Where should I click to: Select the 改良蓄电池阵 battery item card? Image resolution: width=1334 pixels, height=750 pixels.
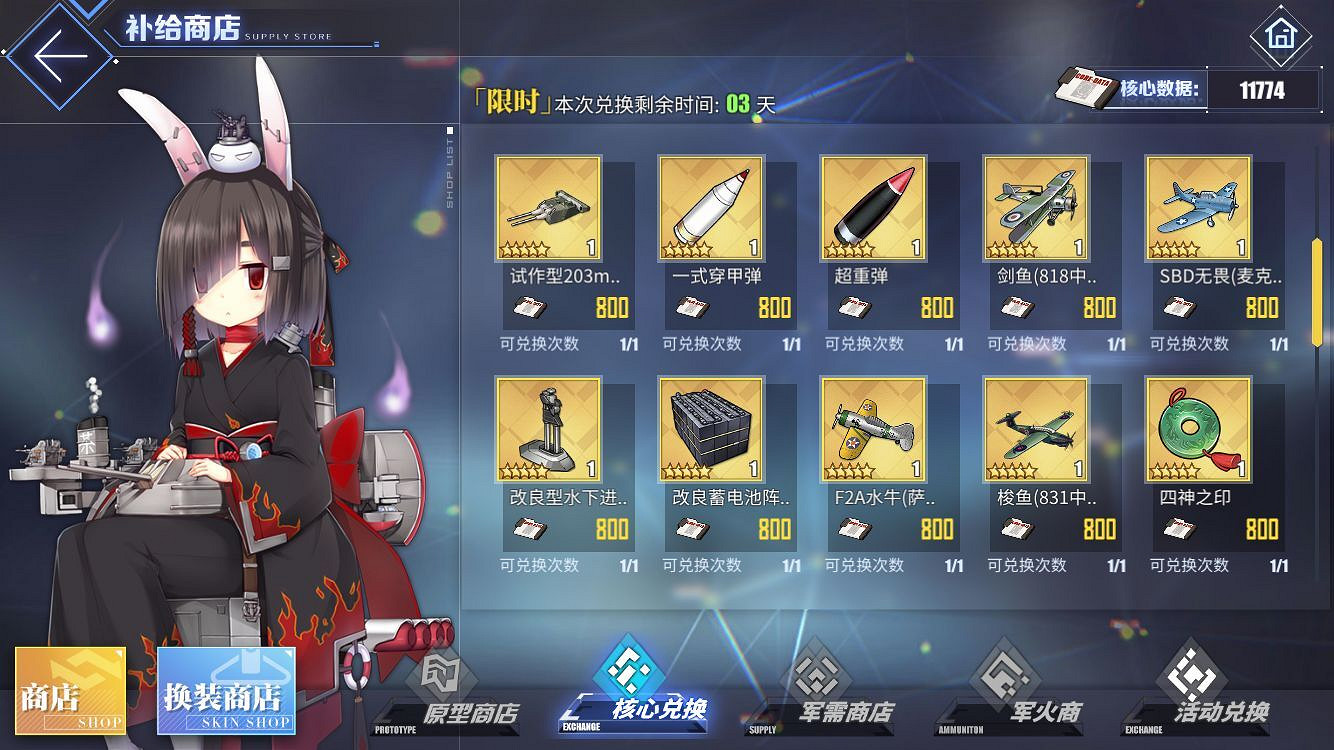click(710, 430)
